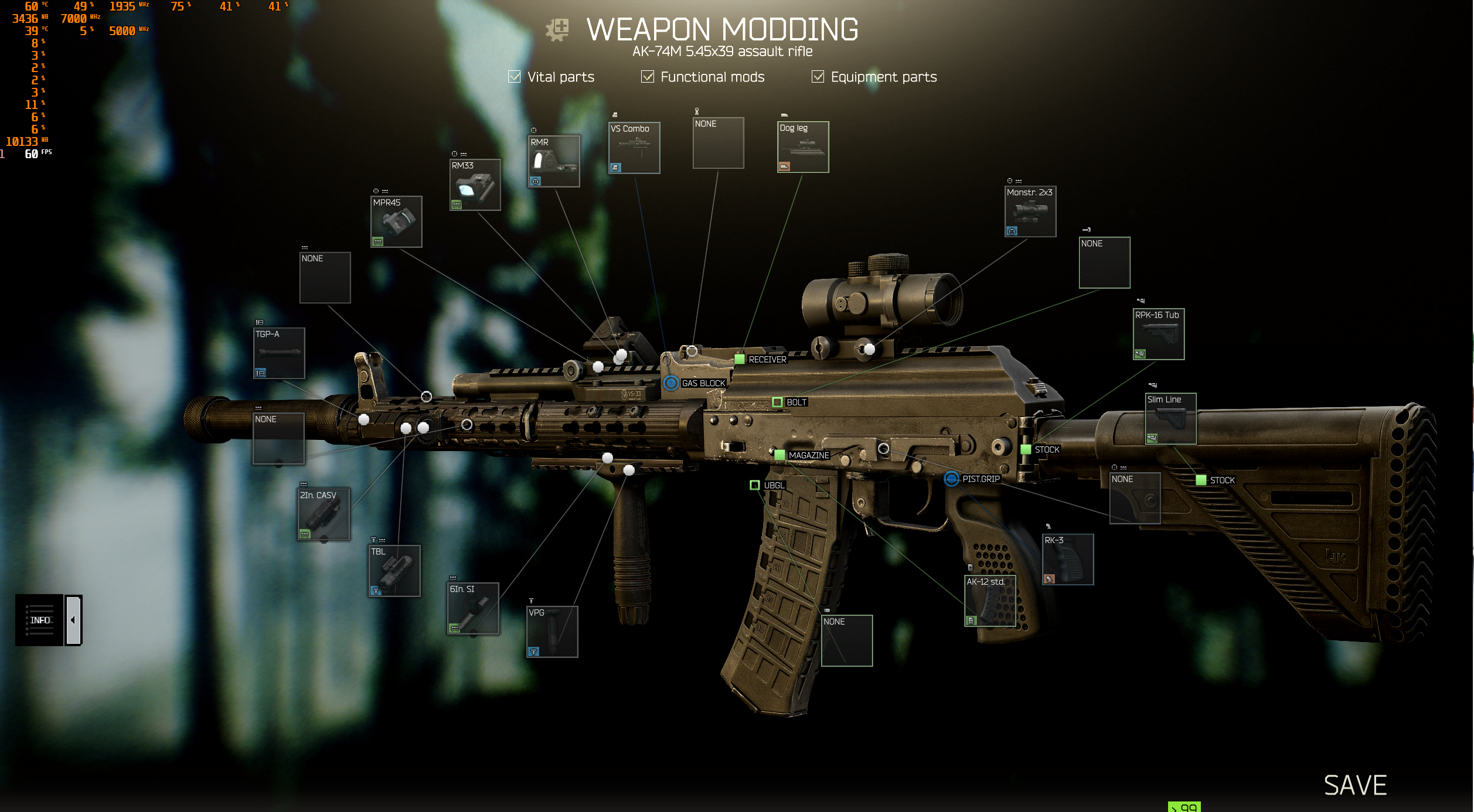
Task: Select the RPK-16 Tub buffer tube
Action: click(1158, 333)
